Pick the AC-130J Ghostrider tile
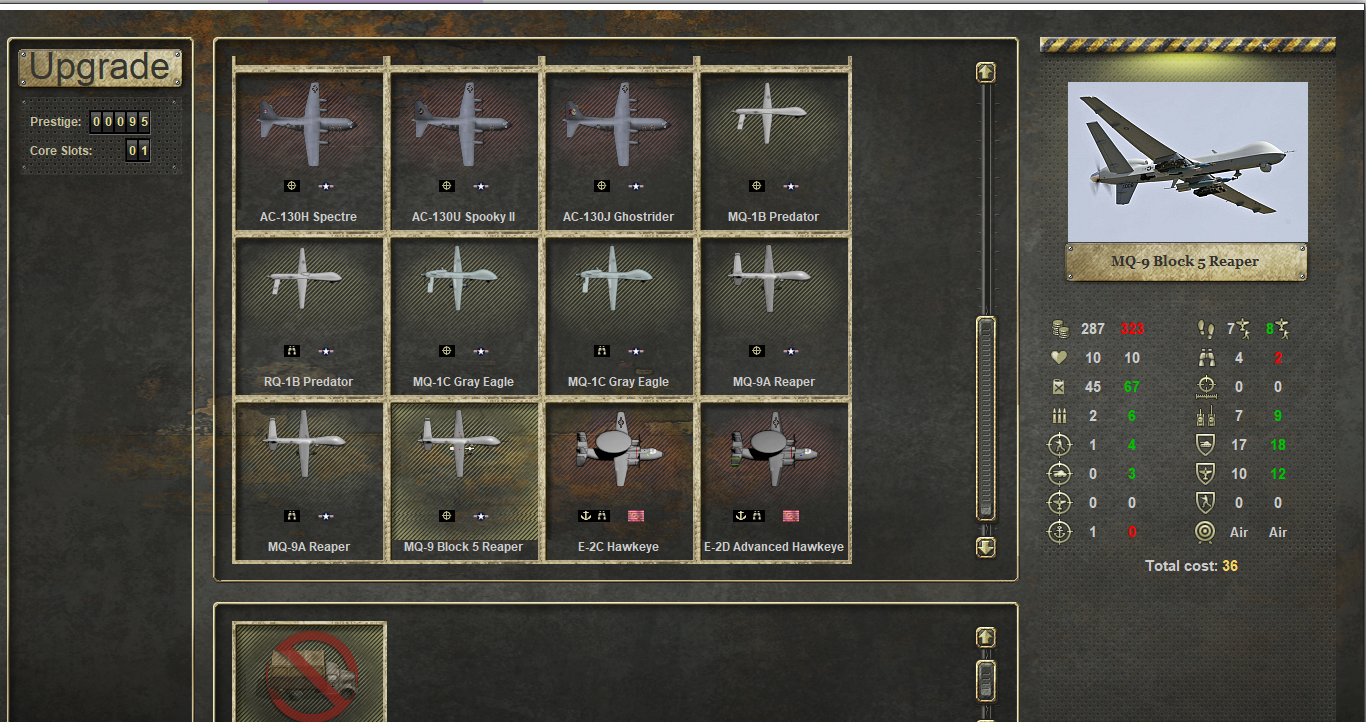Image resolution: width=1366 pixels, height=722 pixels. 618,150
